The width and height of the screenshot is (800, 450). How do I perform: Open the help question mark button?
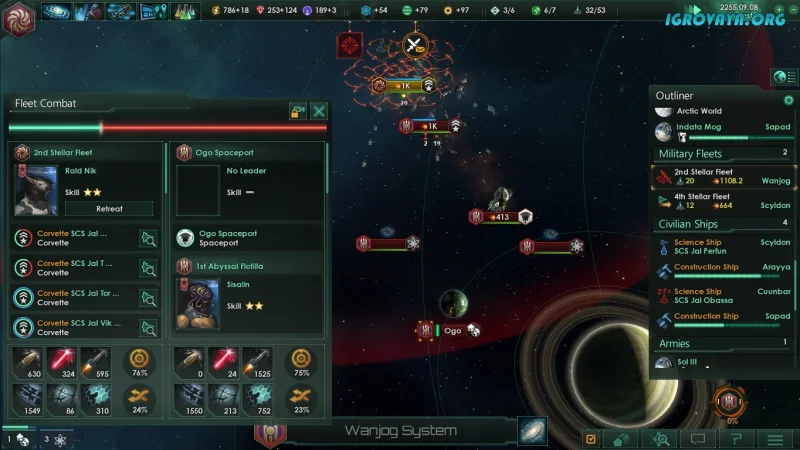[x=736, y=439]
